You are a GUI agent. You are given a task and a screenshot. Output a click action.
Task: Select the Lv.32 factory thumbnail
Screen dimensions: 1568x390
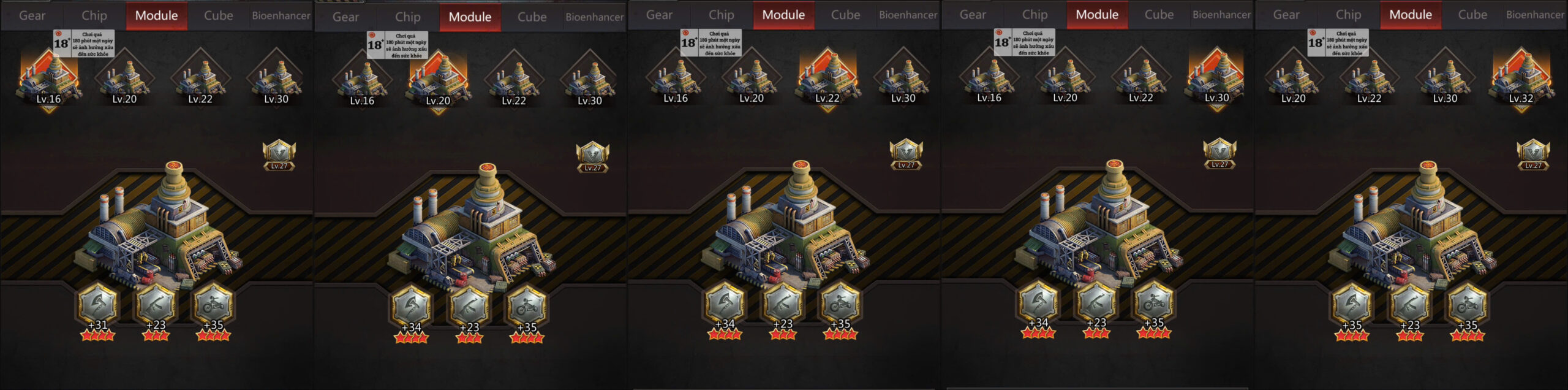coord(1521,80)
